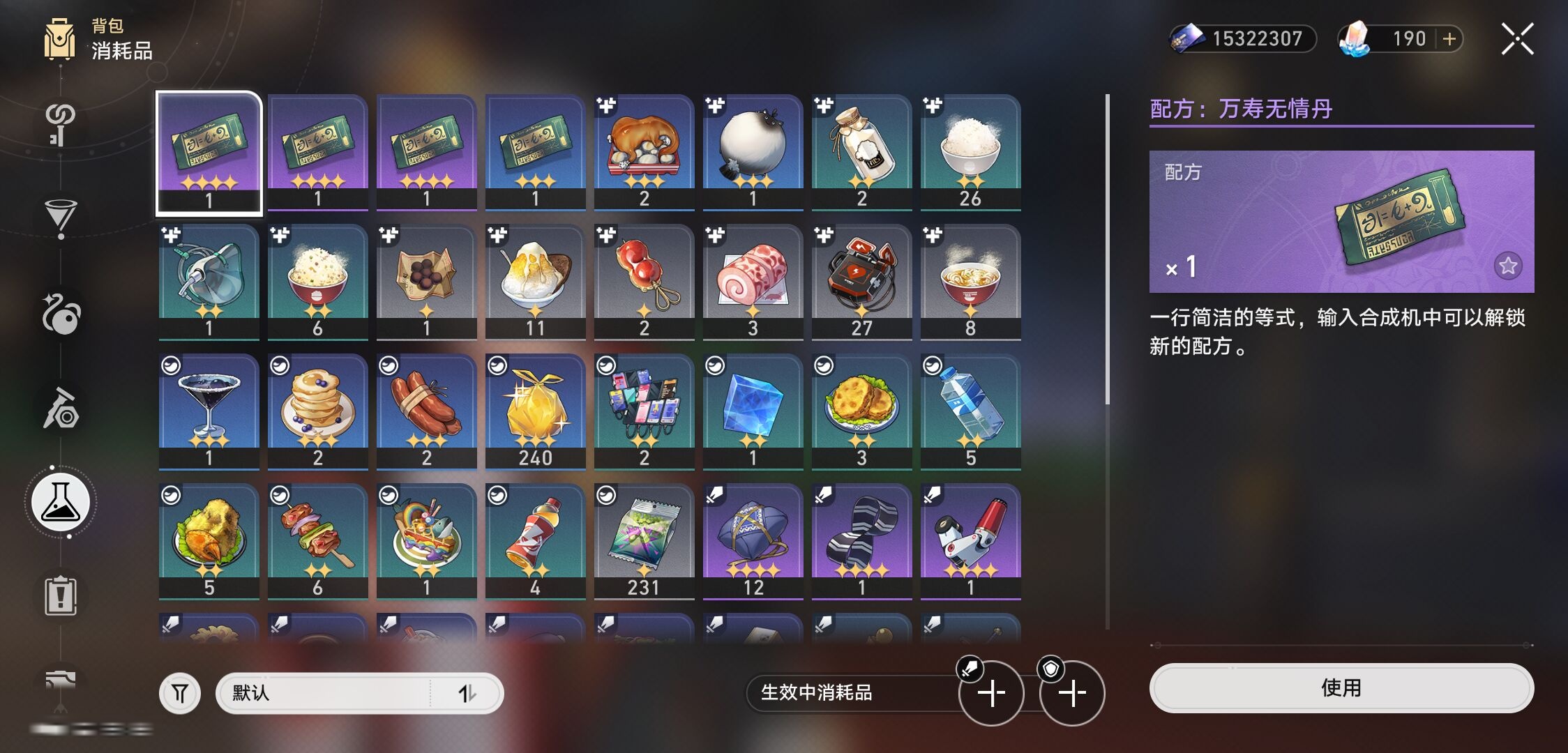The image size is (1568, 753).
Task: Select the flask consumables category icon
Action: click(61, 502)
